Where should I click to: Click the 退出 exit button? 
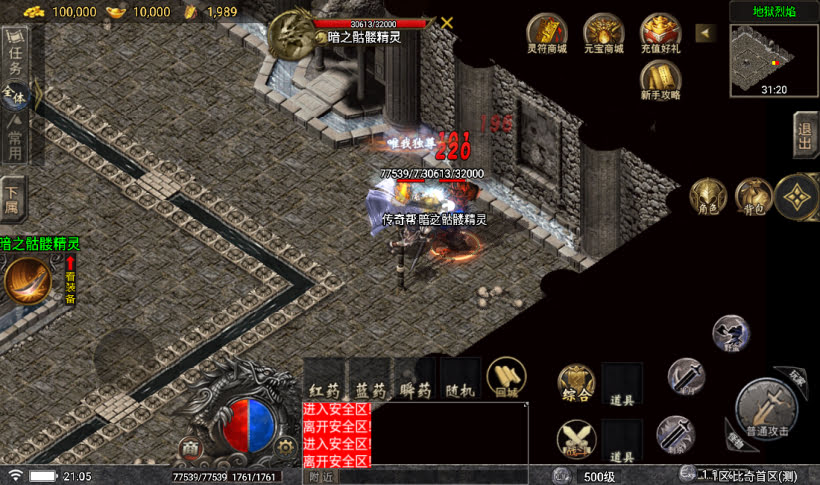click(x=805, y=133)
